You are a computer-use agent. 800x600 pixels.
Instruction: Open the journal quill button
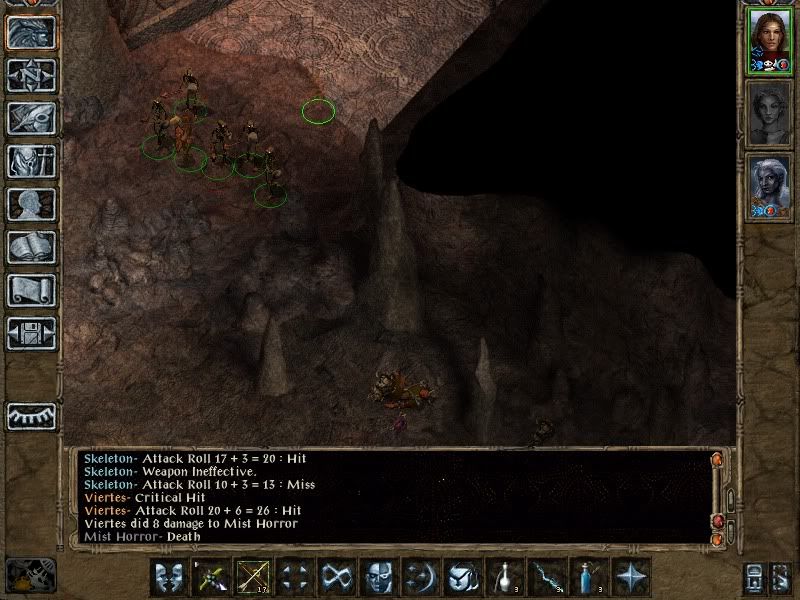pos(30,118)
